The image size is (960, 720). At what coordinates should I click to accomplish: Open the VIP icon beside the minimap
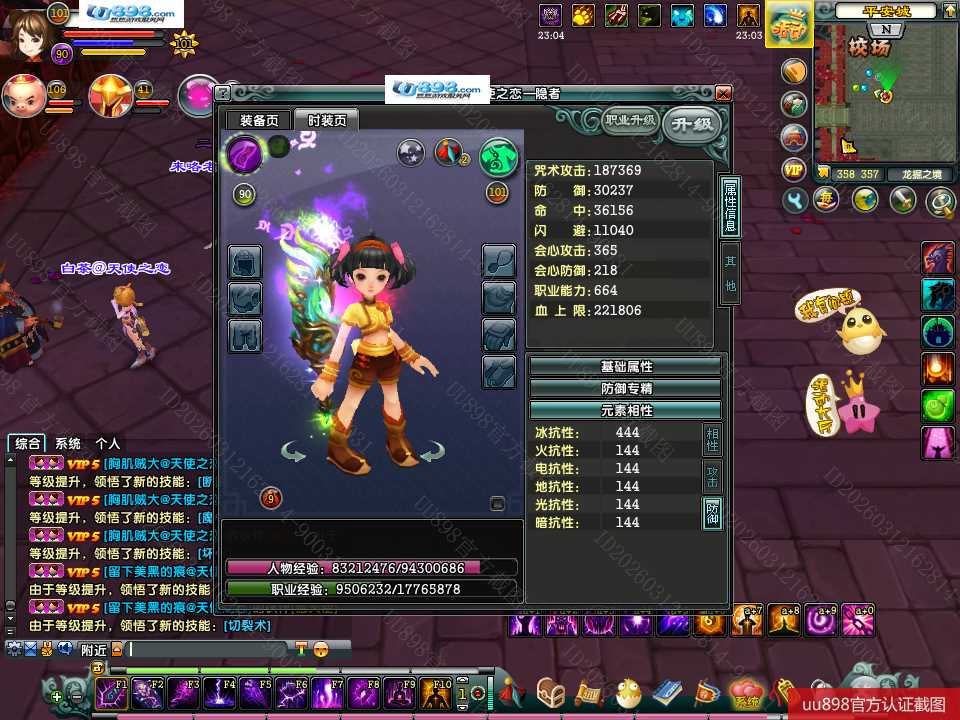[794, 169]
